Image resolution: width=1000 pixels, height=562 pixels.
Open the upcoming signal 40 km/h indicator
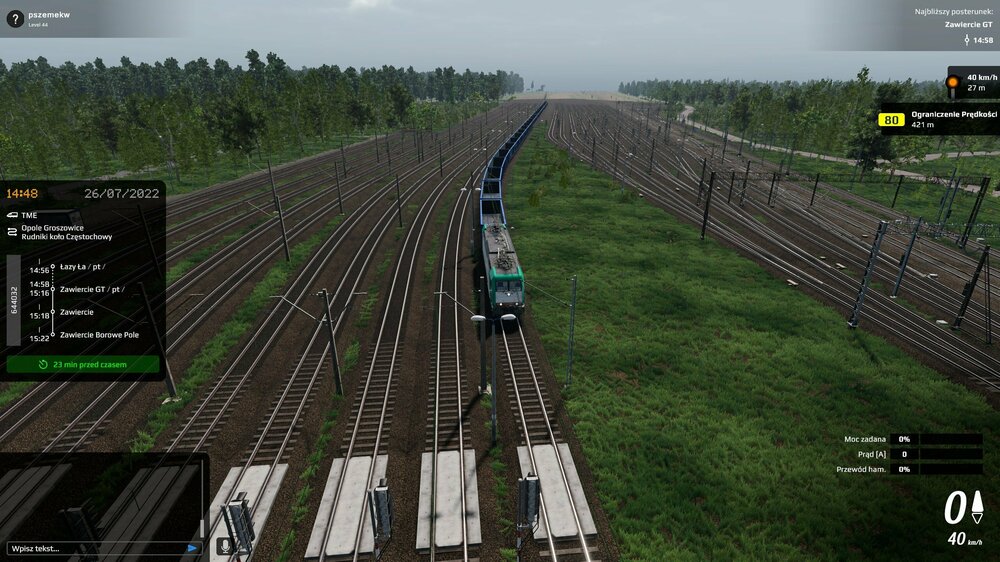point(971,82)
